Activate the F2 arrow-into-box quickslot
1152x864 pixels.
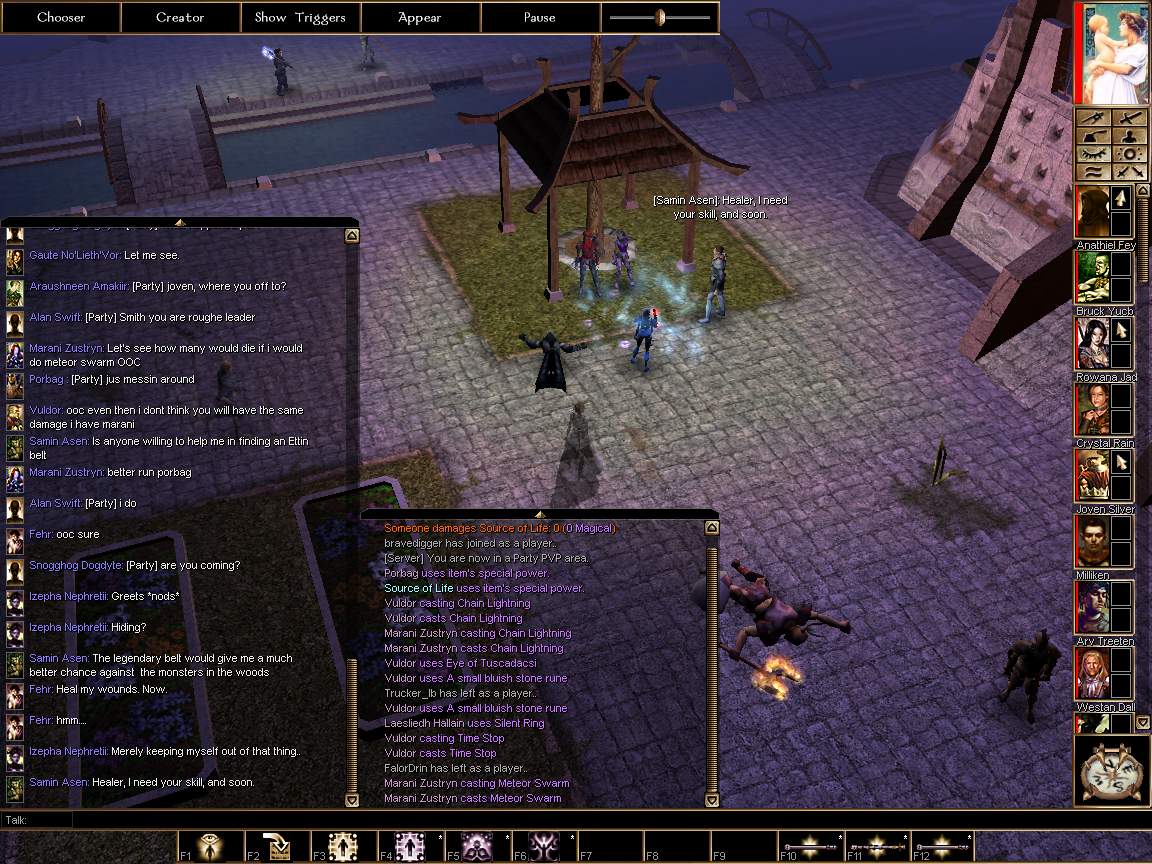(x=278, y=847)
